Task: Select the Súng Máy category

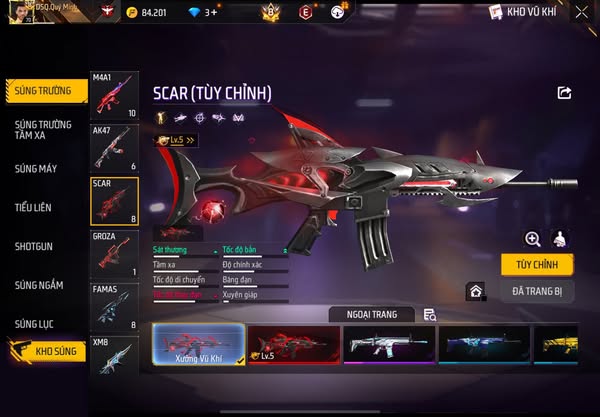Action: pyautogui.click(x=36, y=168)
